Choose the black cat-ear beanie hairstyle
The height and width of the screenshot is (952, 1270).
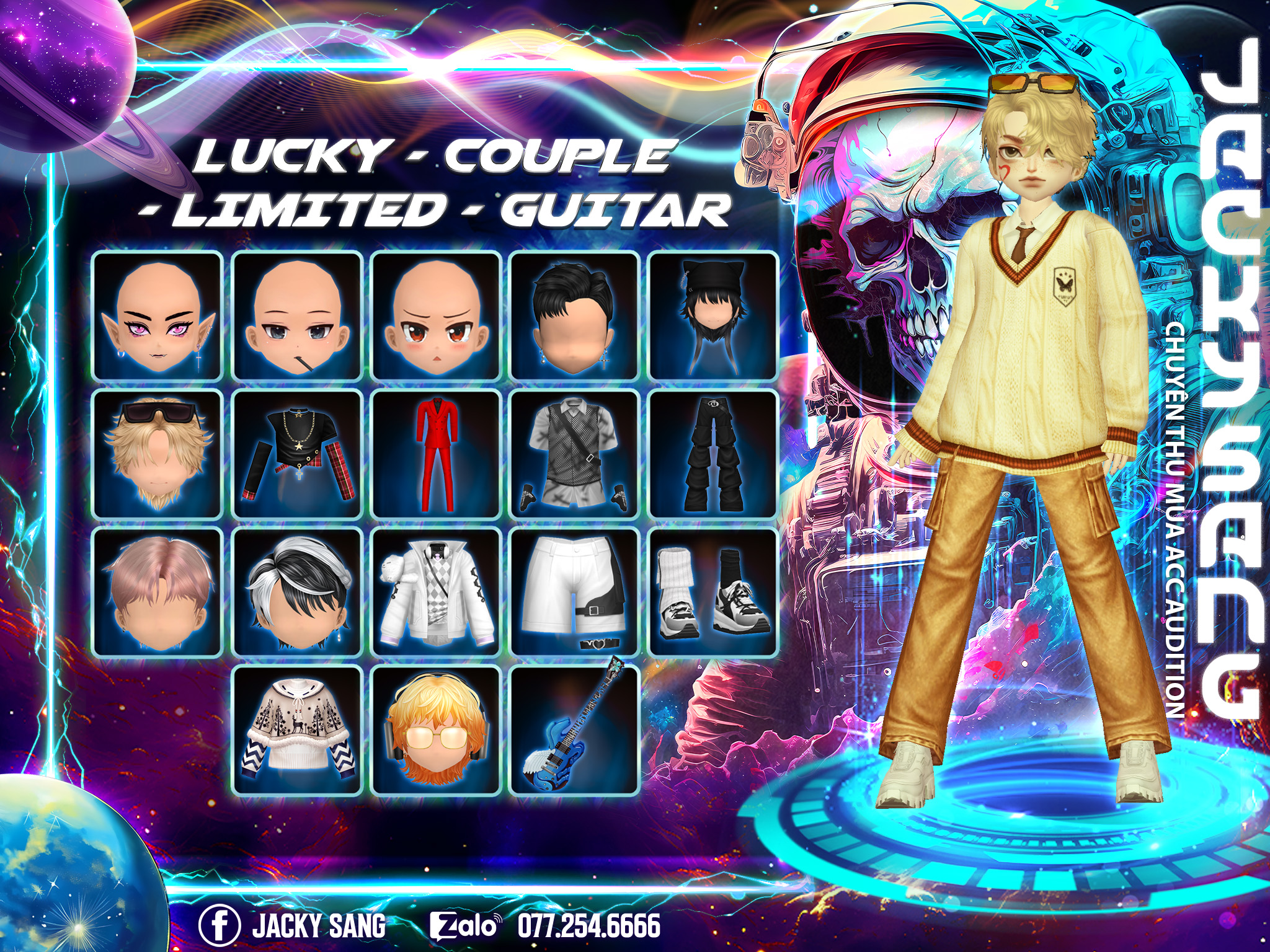(x=713, y=315)
